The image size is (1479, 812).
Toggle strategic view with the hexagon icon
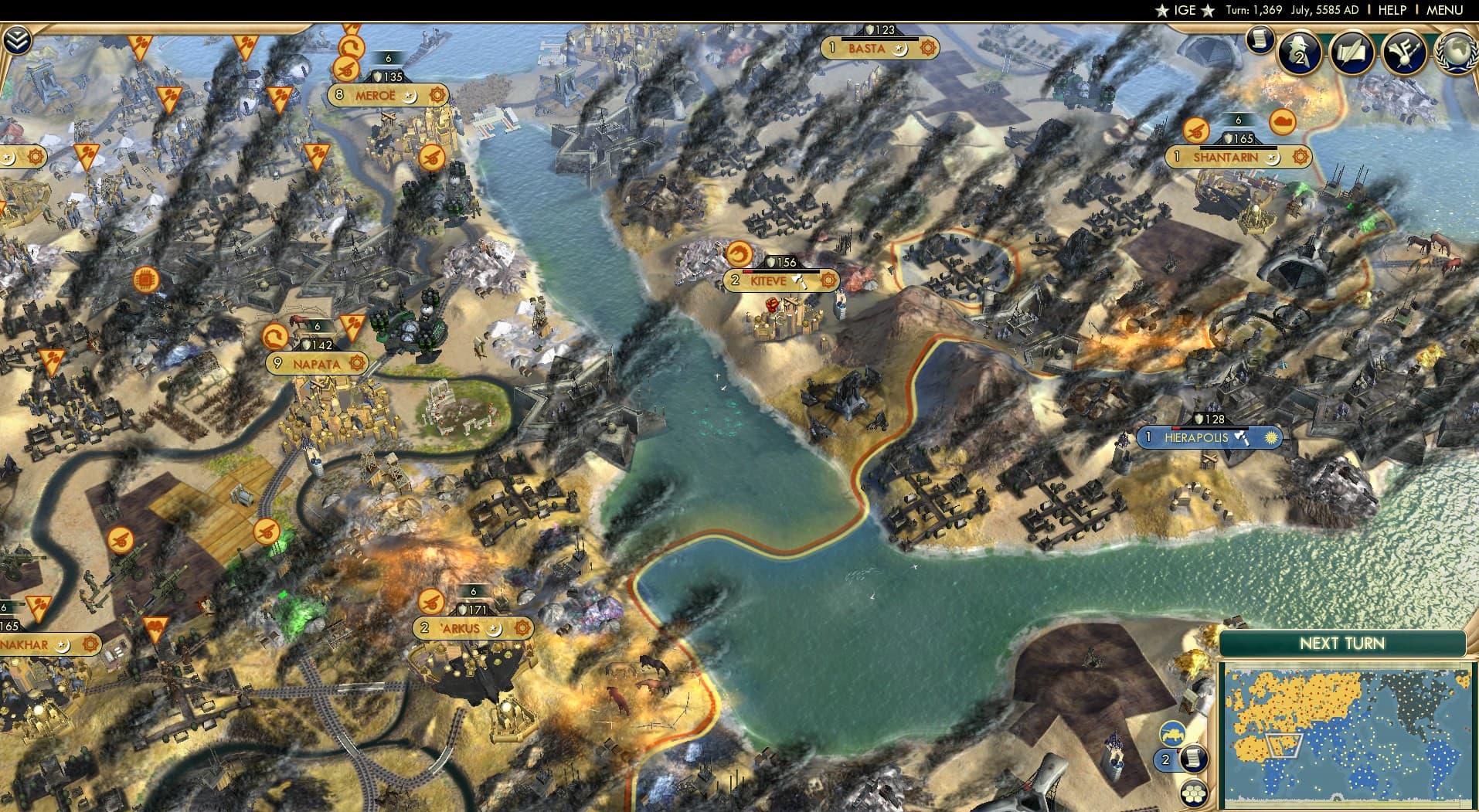pos(1194,793)
